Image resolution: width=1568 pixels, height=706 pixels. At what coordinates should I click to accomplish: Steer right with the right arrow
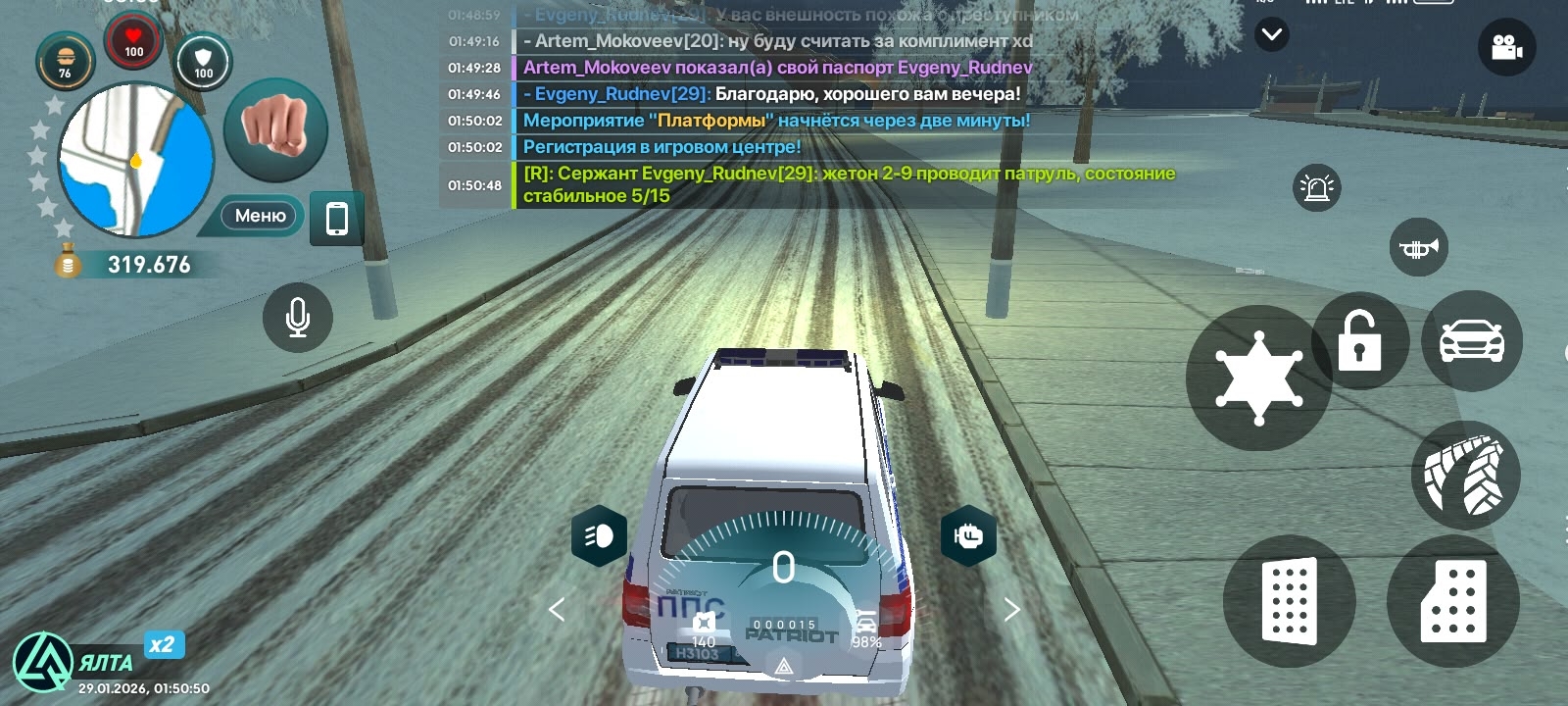[x=1012, y=610]
